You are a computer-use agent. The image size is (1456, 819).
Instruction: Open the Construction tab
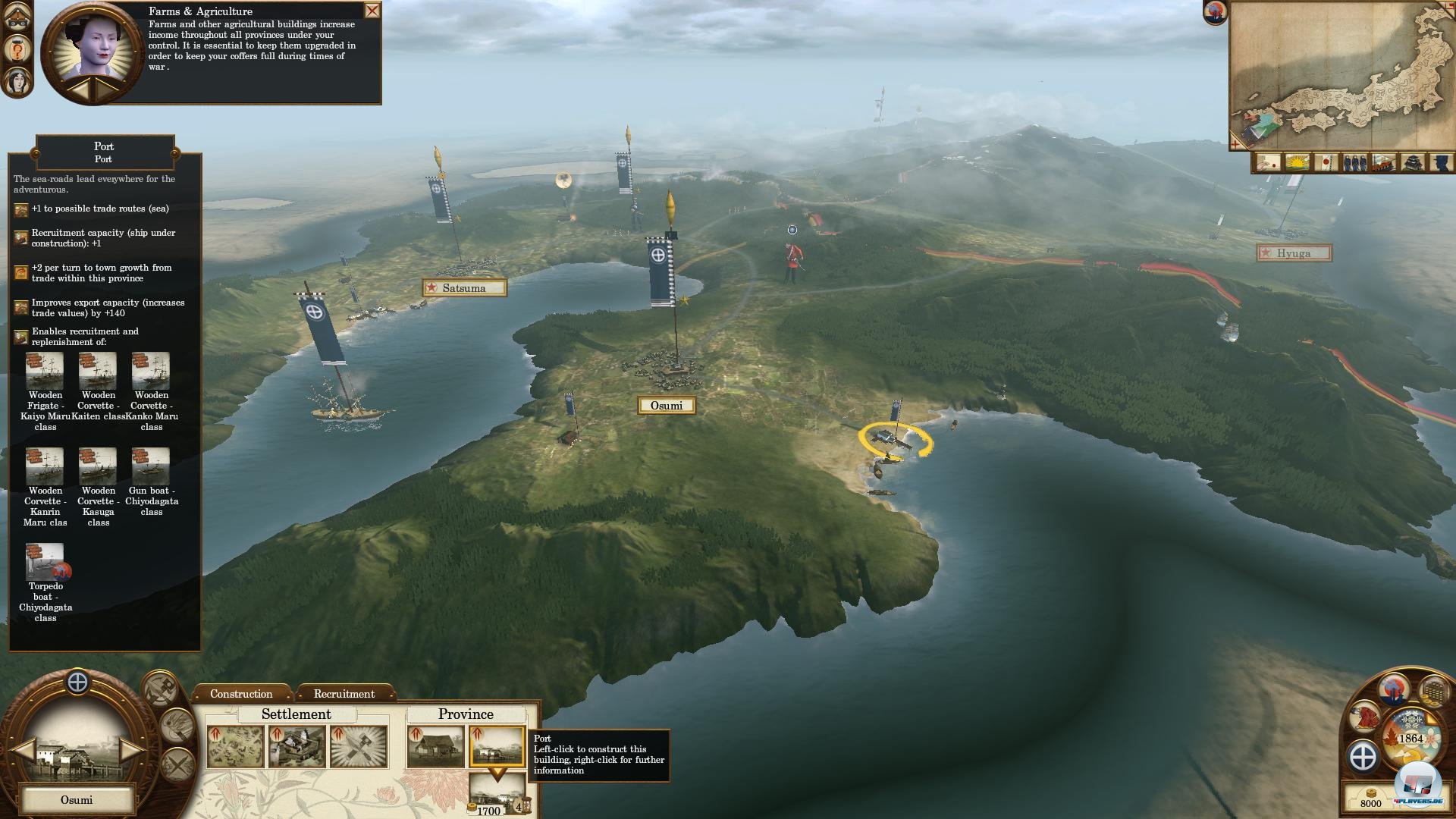(x=241, y=694)
